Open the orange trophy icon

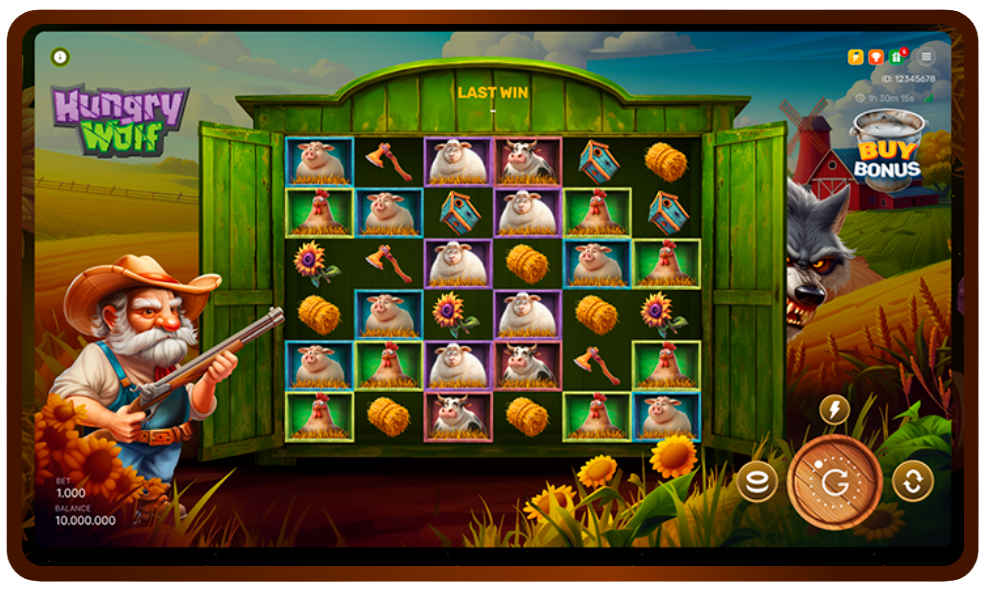[875, 57]
